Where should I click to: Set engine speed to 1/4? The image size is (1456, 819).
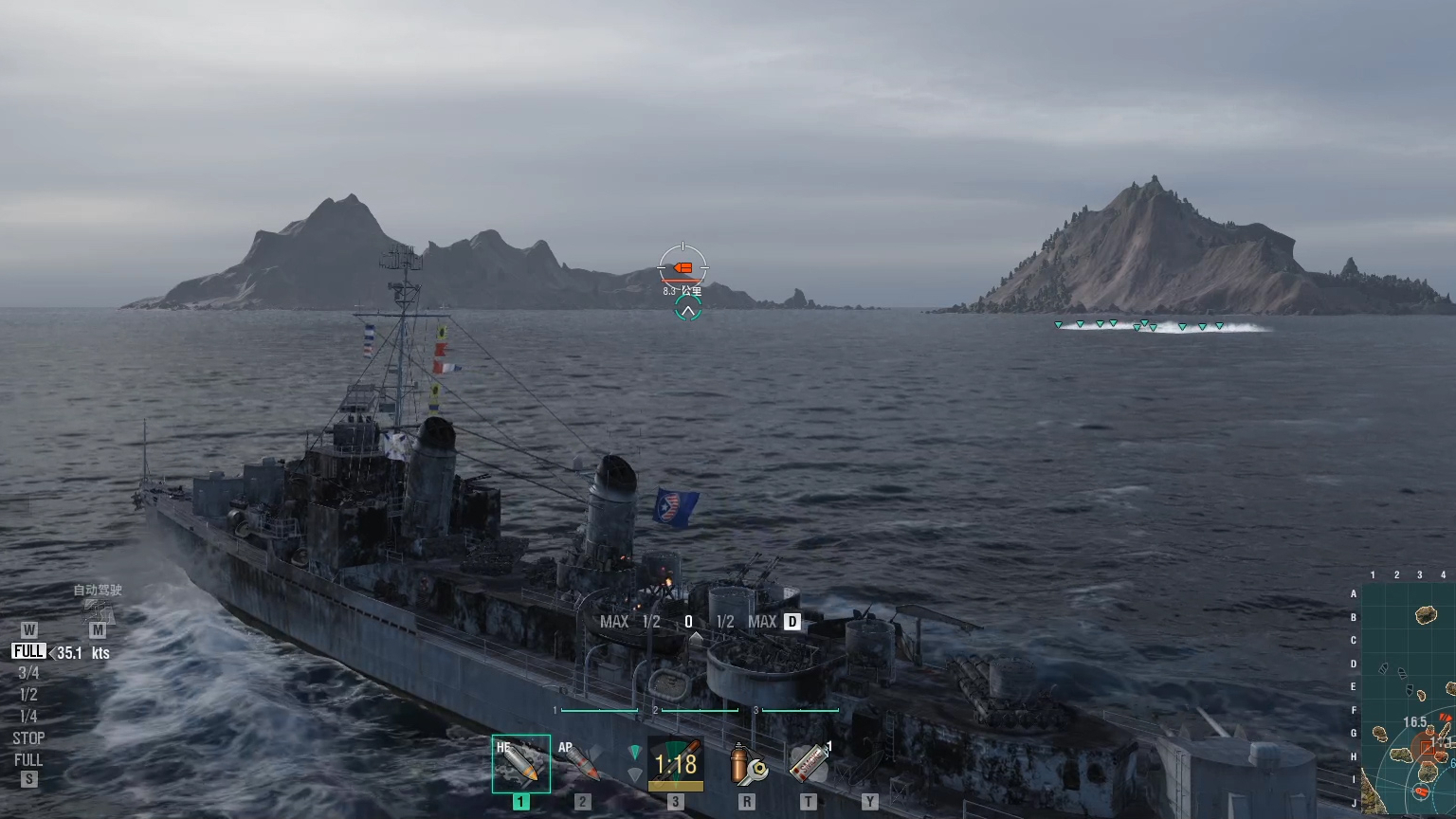tap(28, 717)
